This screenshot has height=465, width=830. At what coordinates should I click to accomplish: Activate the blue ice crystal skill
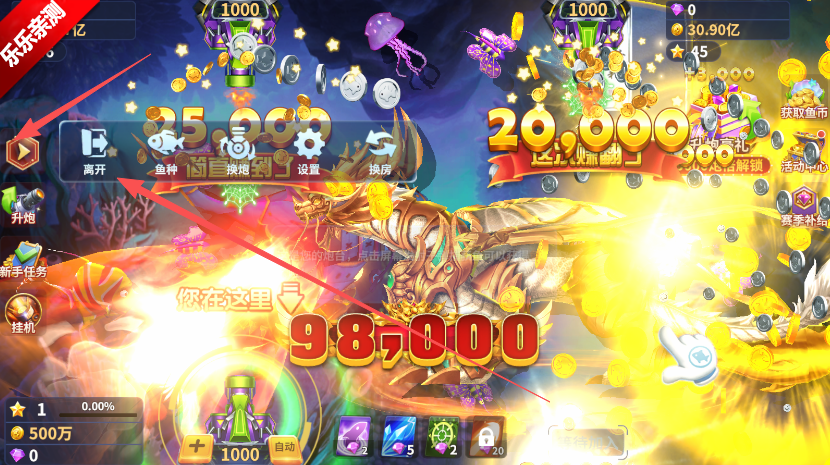pos(399,436)
